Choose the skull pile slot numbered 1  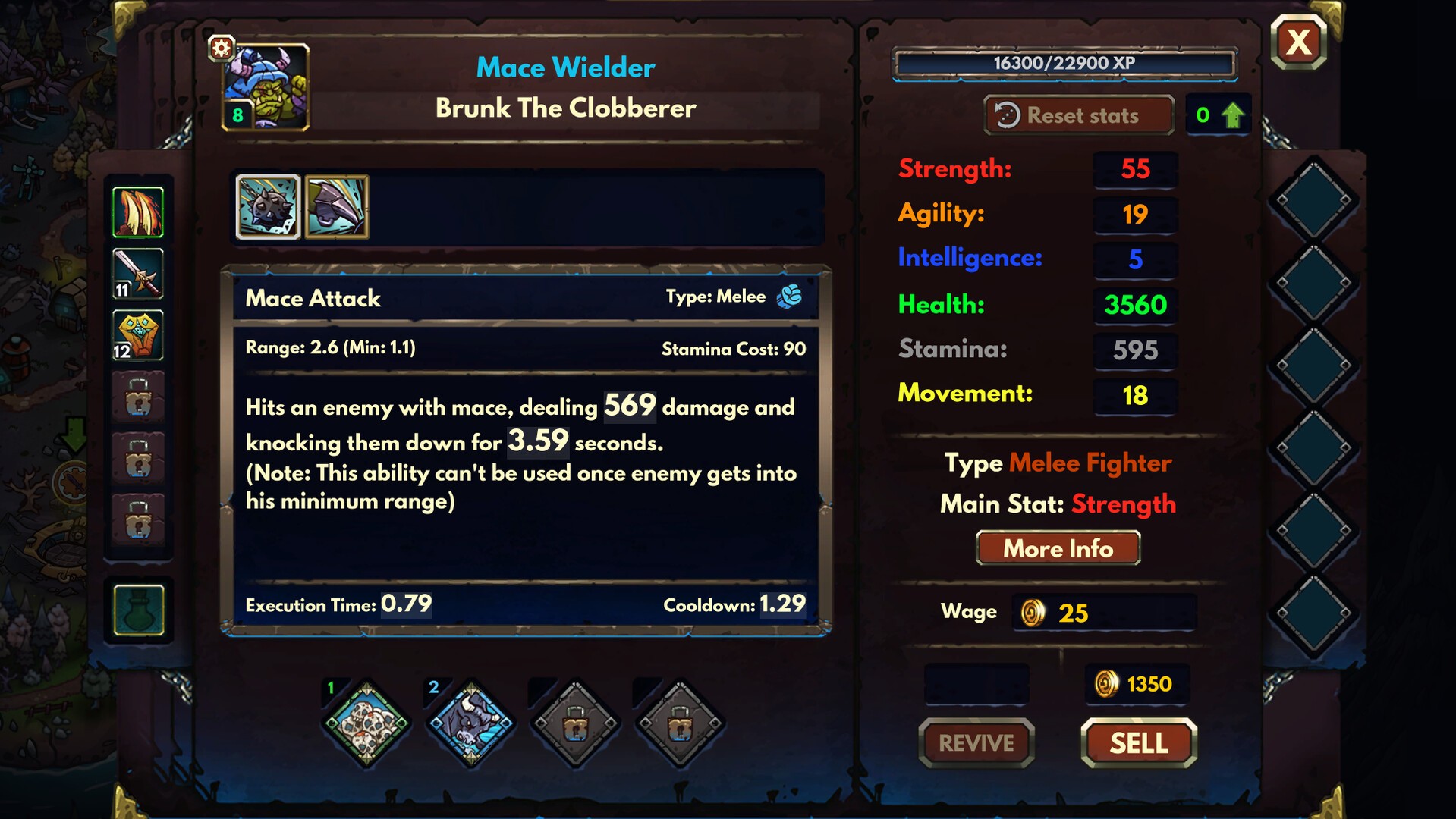point(366,724)
